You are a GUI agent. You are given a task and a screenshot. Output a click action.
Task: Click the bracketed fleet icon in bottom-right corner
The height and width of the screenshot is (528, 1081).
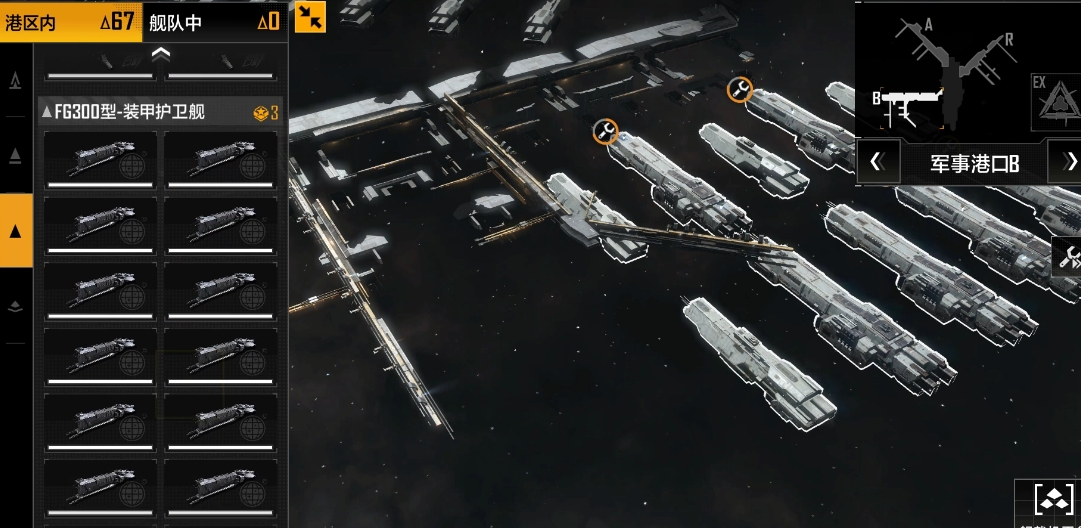(1051, 500)
